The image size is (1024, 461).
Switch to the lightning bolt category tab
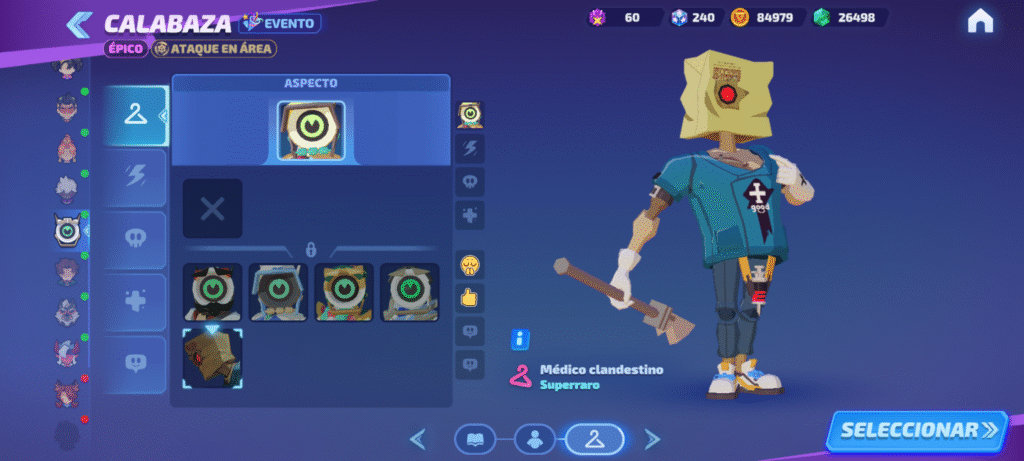tap(135, 177)
